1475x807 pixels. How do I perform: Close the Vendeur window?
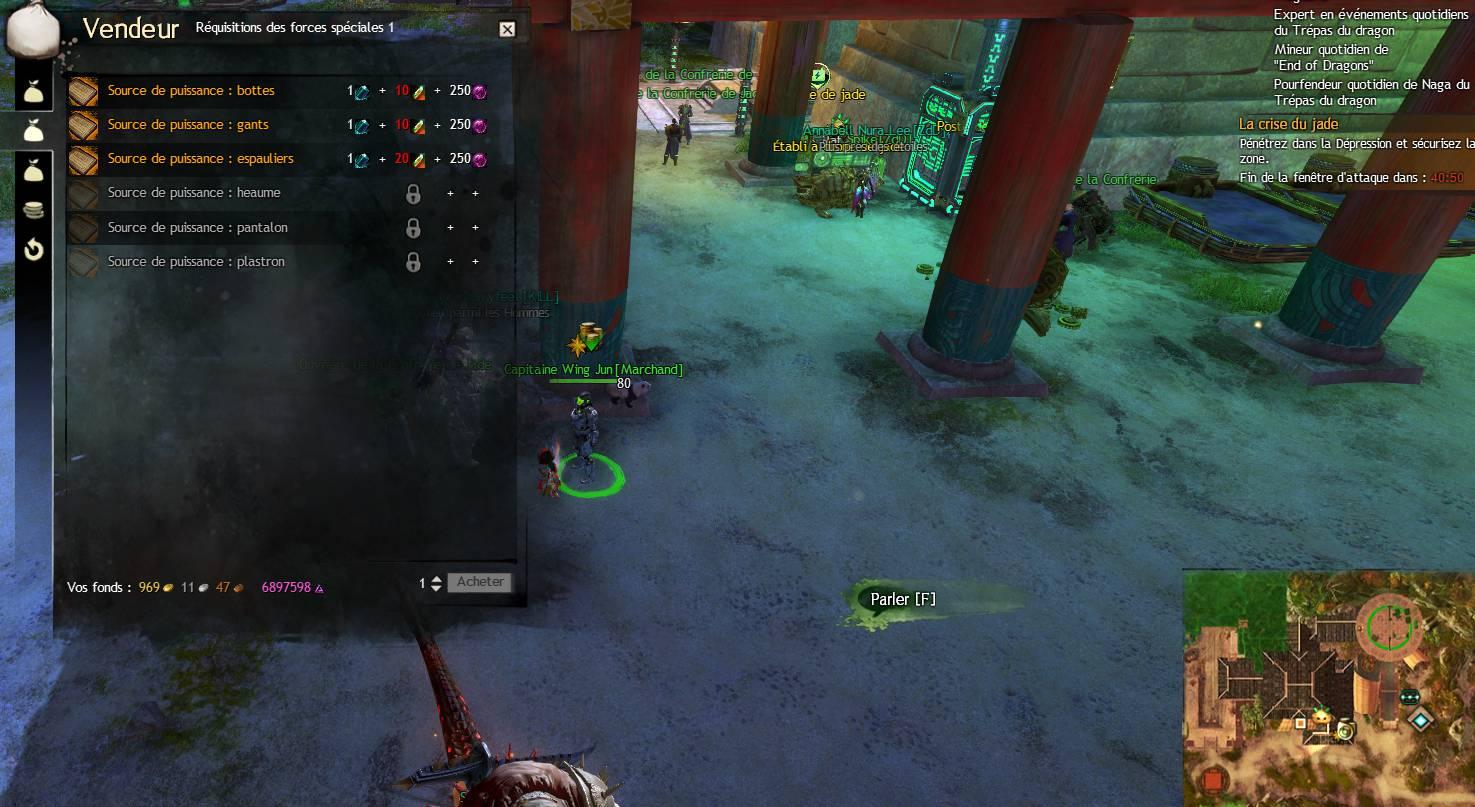[x=507, y=30]
